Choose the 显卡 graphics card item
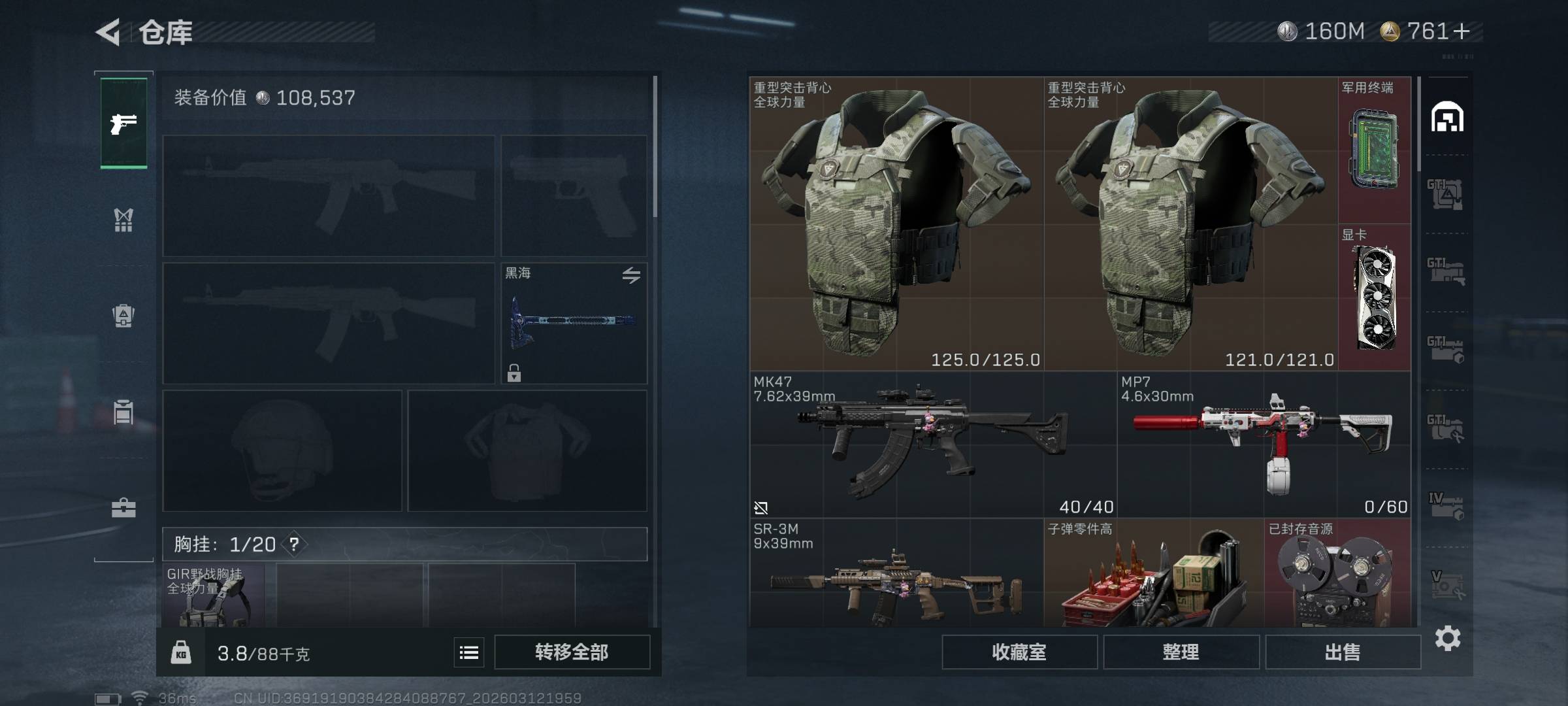This screenshot has height=706, width=1568. (1375, 297)
